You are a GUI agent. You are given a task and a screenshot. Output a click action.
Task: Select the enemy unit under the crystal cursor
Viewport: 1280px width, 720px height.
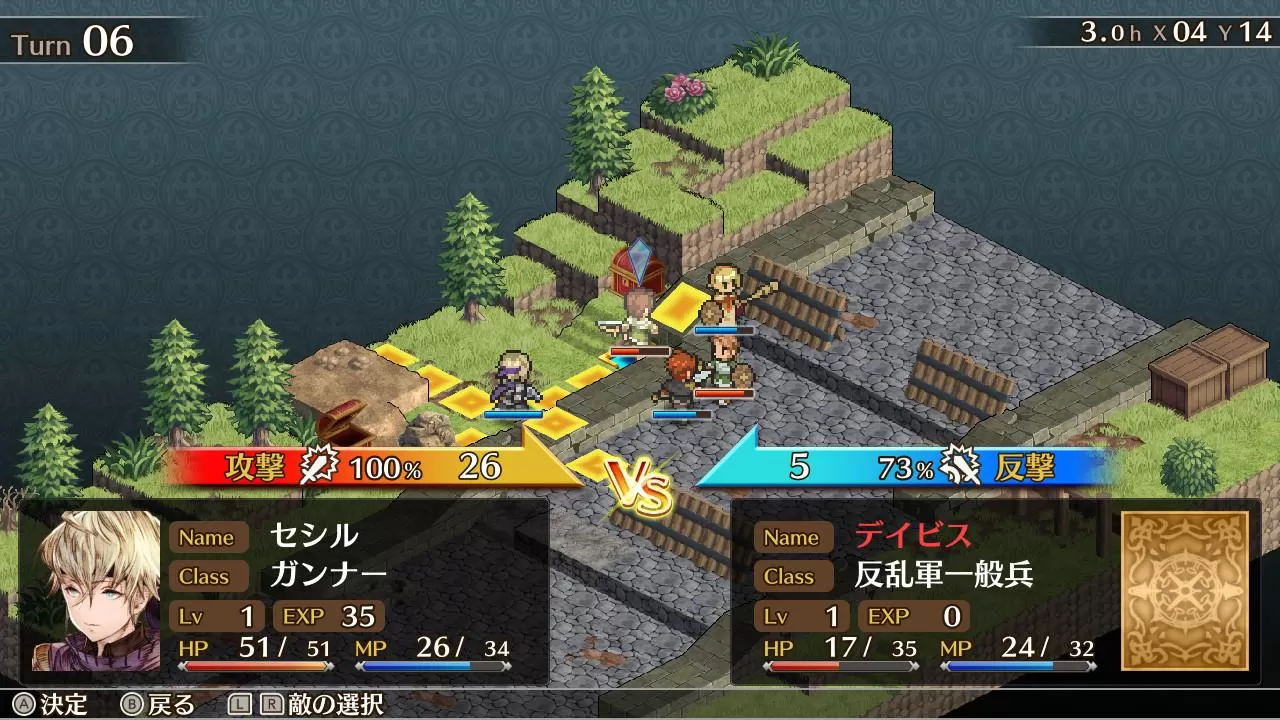(637, 318)
